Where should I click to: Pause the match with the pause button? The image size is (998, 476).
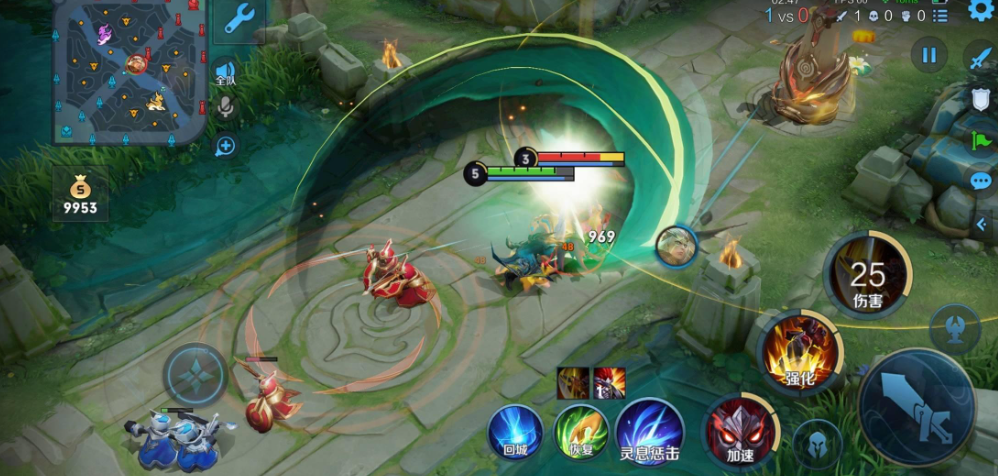(x=930, y=55)
